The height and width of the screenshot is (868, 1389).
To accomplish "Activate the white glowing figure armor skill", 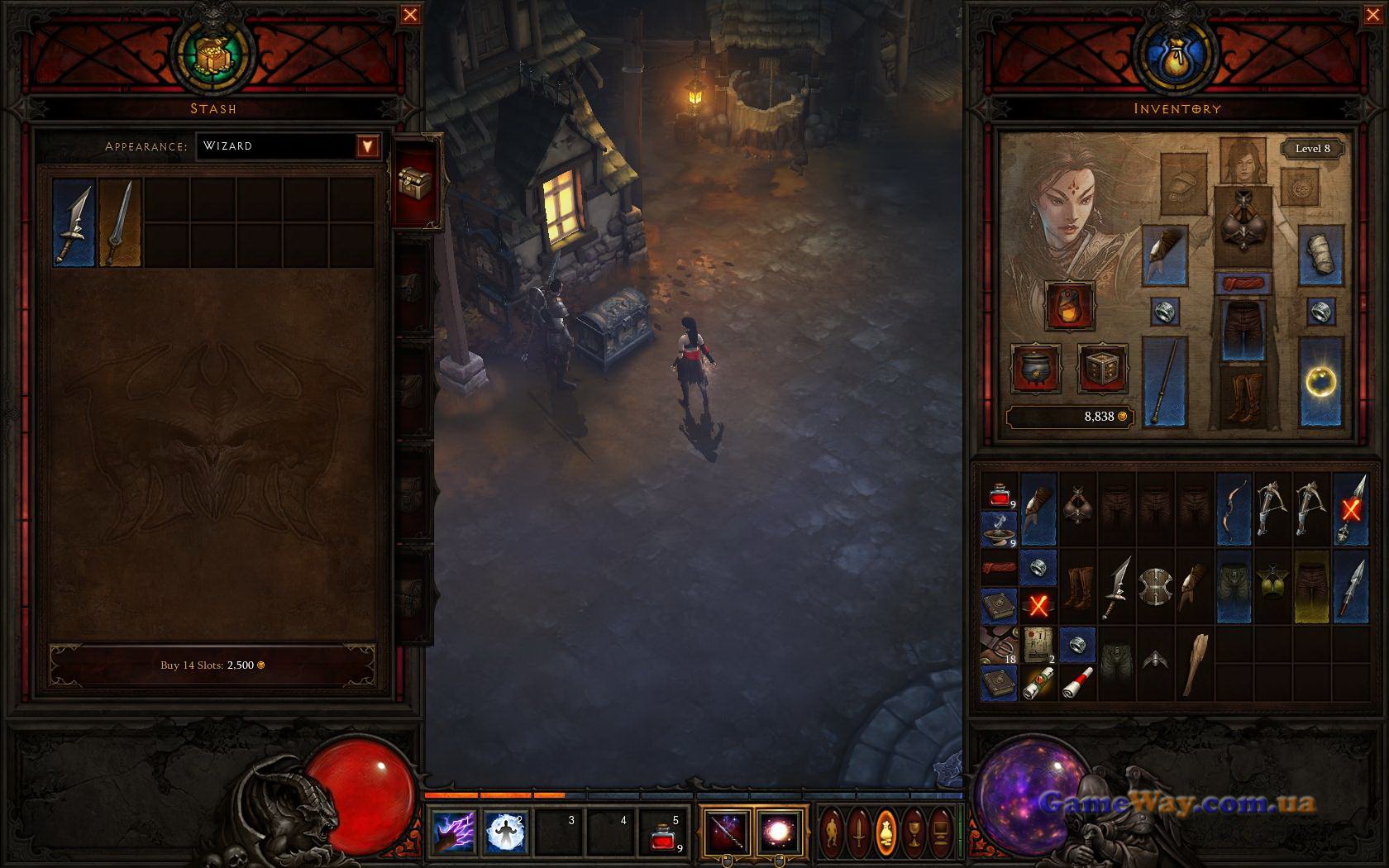I will (x=505, y=832).
